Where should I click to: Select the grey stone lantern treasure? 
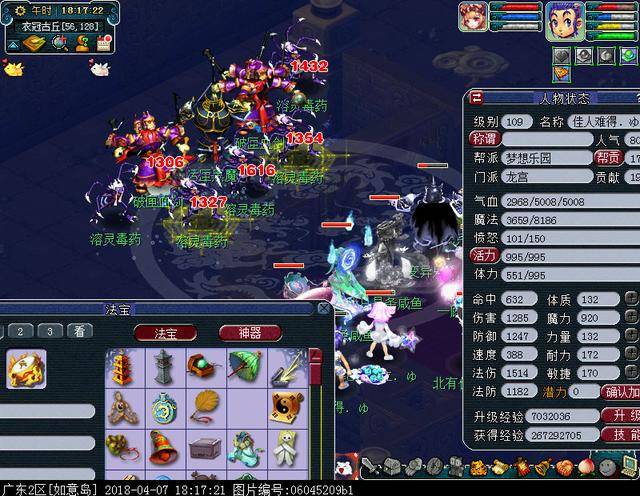pyautogui.click(x=163, y=367)
